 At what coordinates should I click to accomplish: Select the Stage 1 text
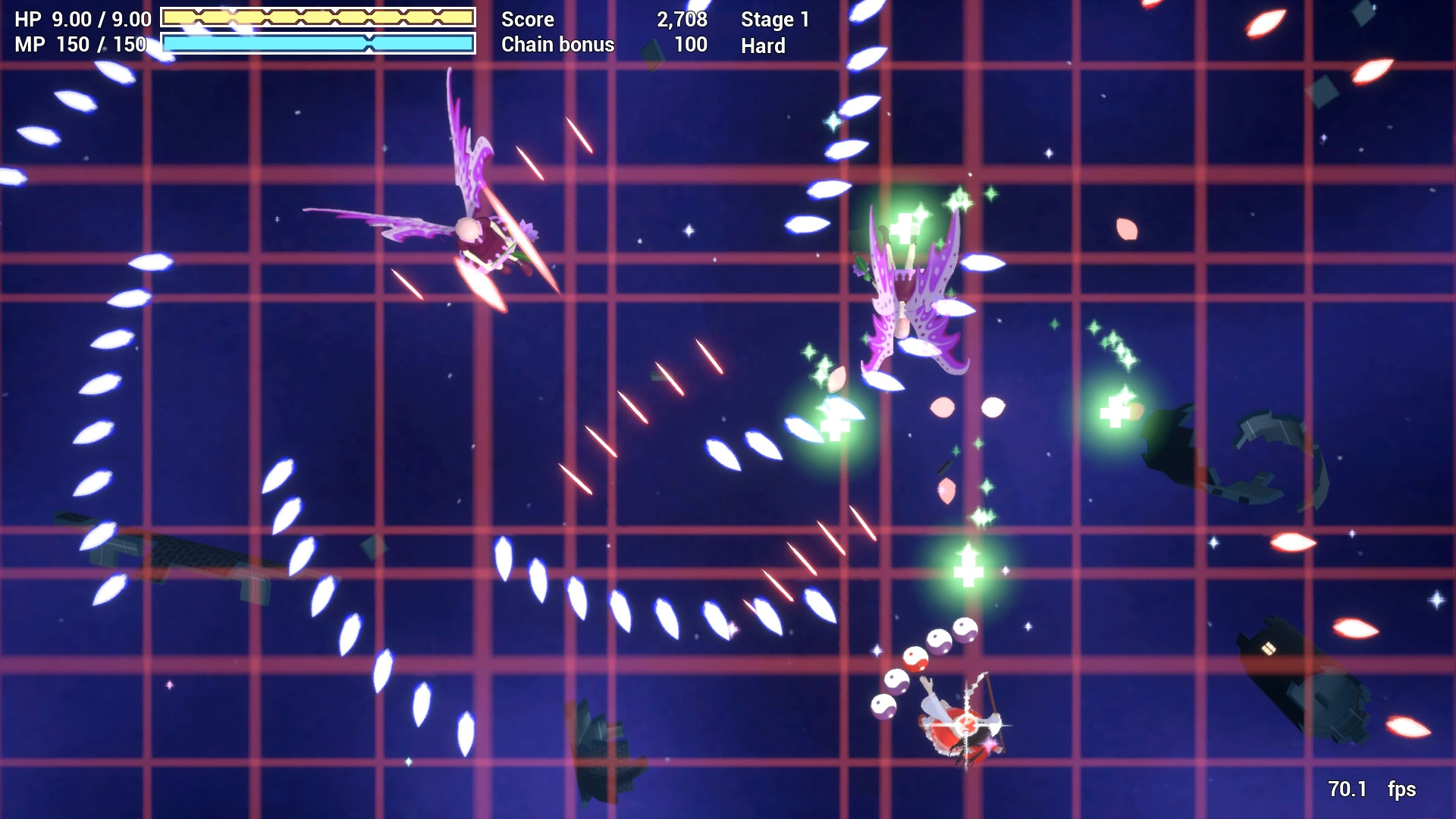776,20
